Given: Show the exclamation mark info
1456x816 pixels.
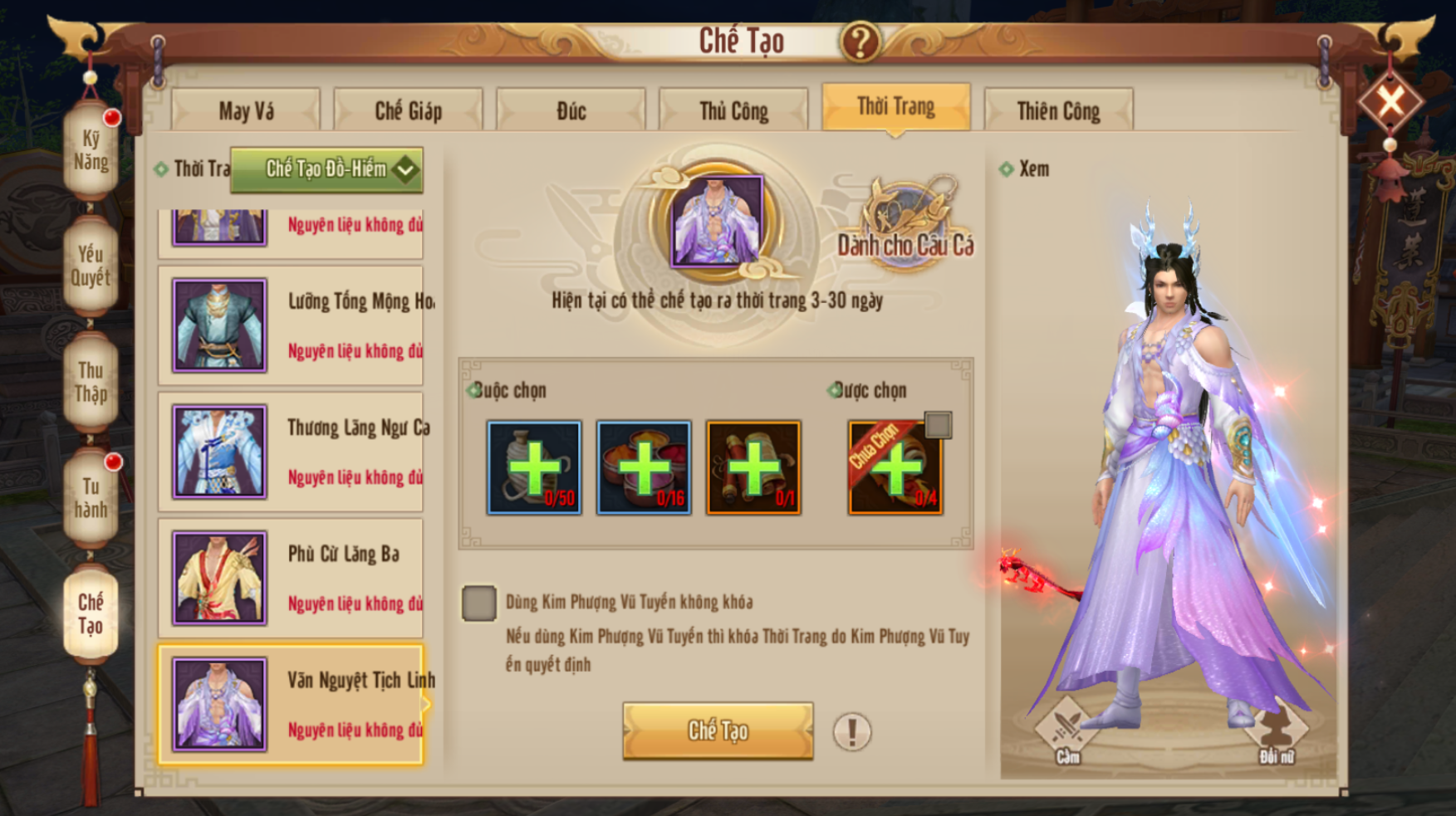Looking at the screenshot, I should (851, 732).
